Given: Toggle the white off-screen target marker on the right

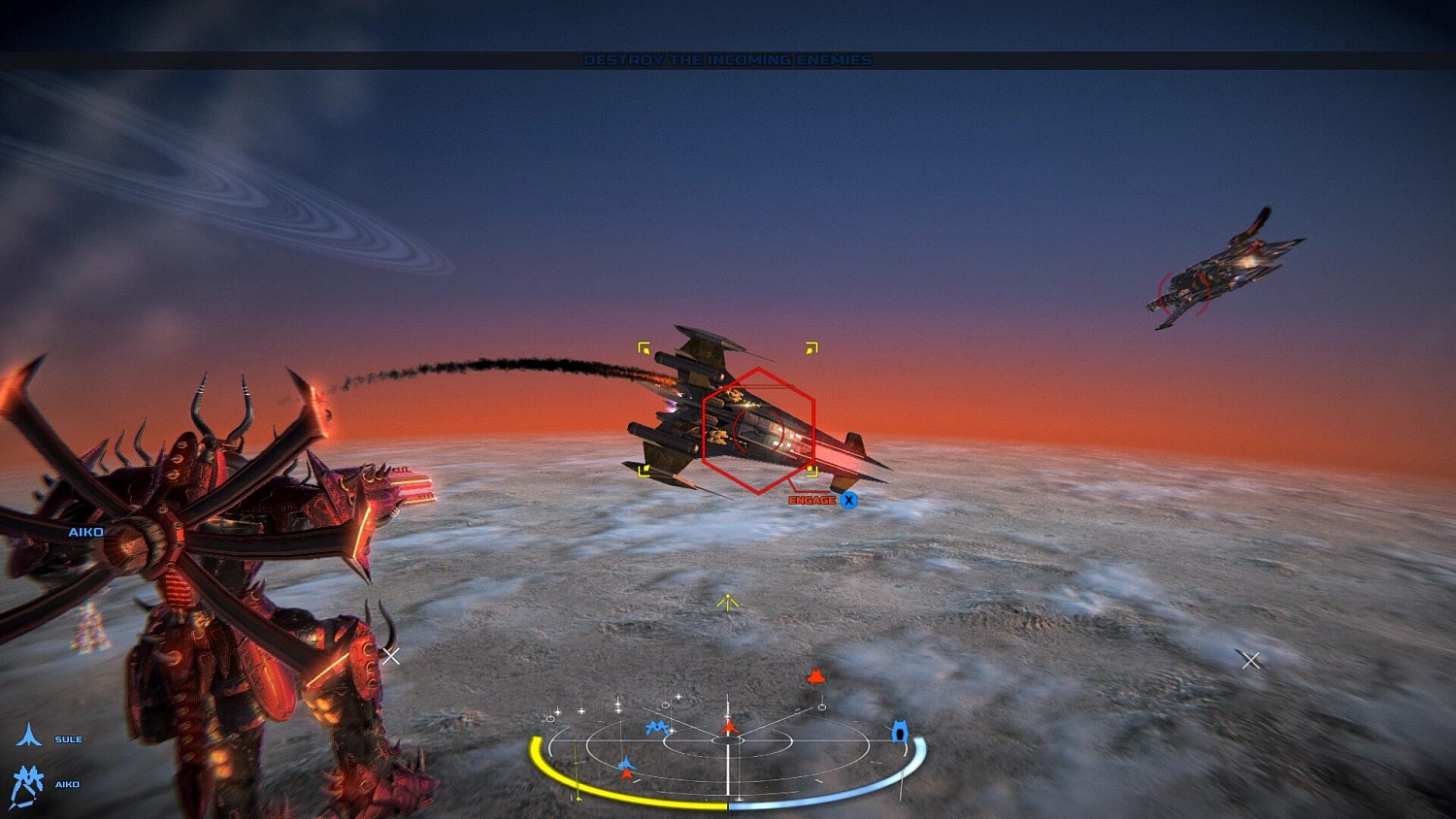Looking at the screenshot, I should (x=1250, y=661).
